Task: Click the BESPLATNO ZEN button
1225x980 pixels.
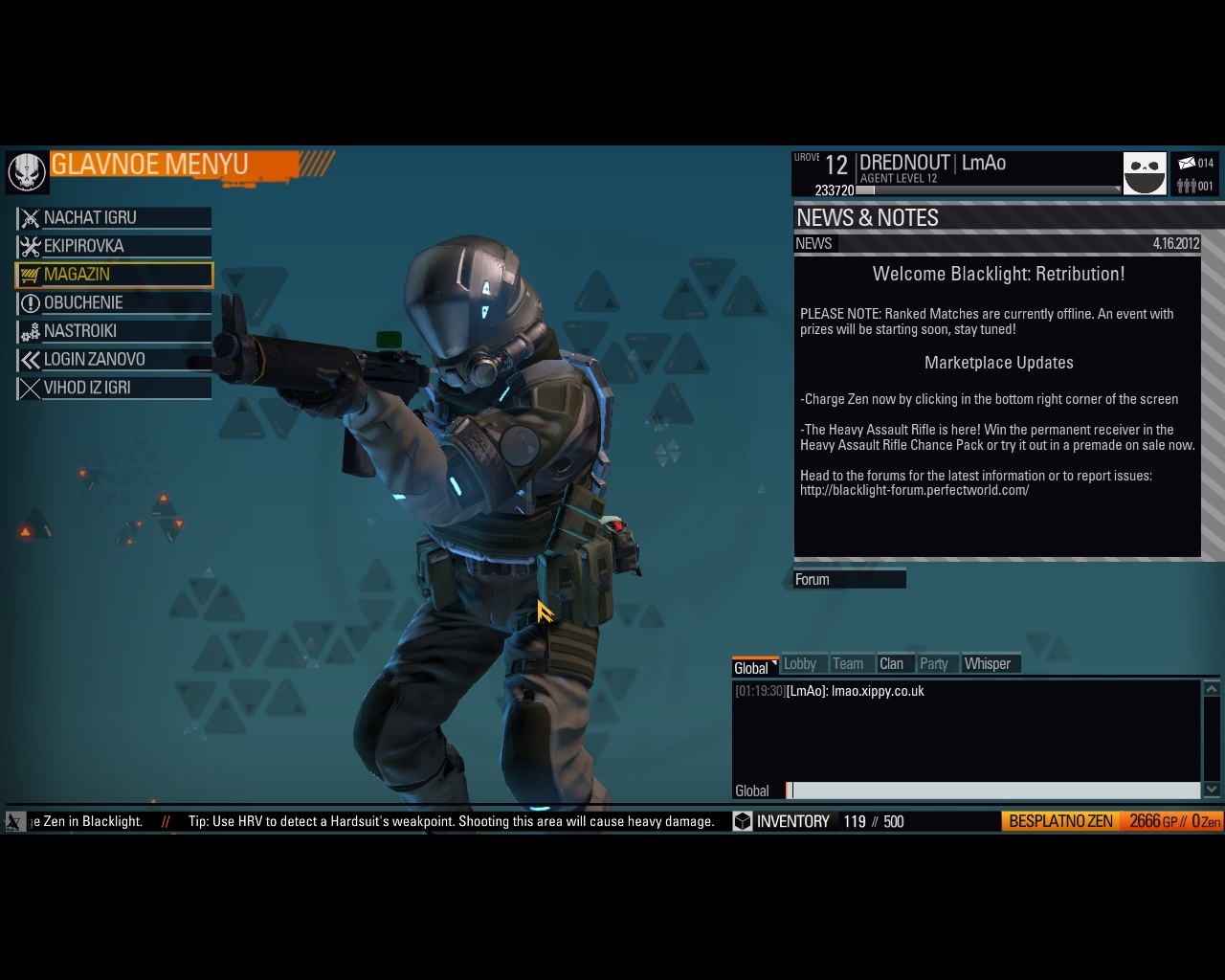Action: 1060,821
